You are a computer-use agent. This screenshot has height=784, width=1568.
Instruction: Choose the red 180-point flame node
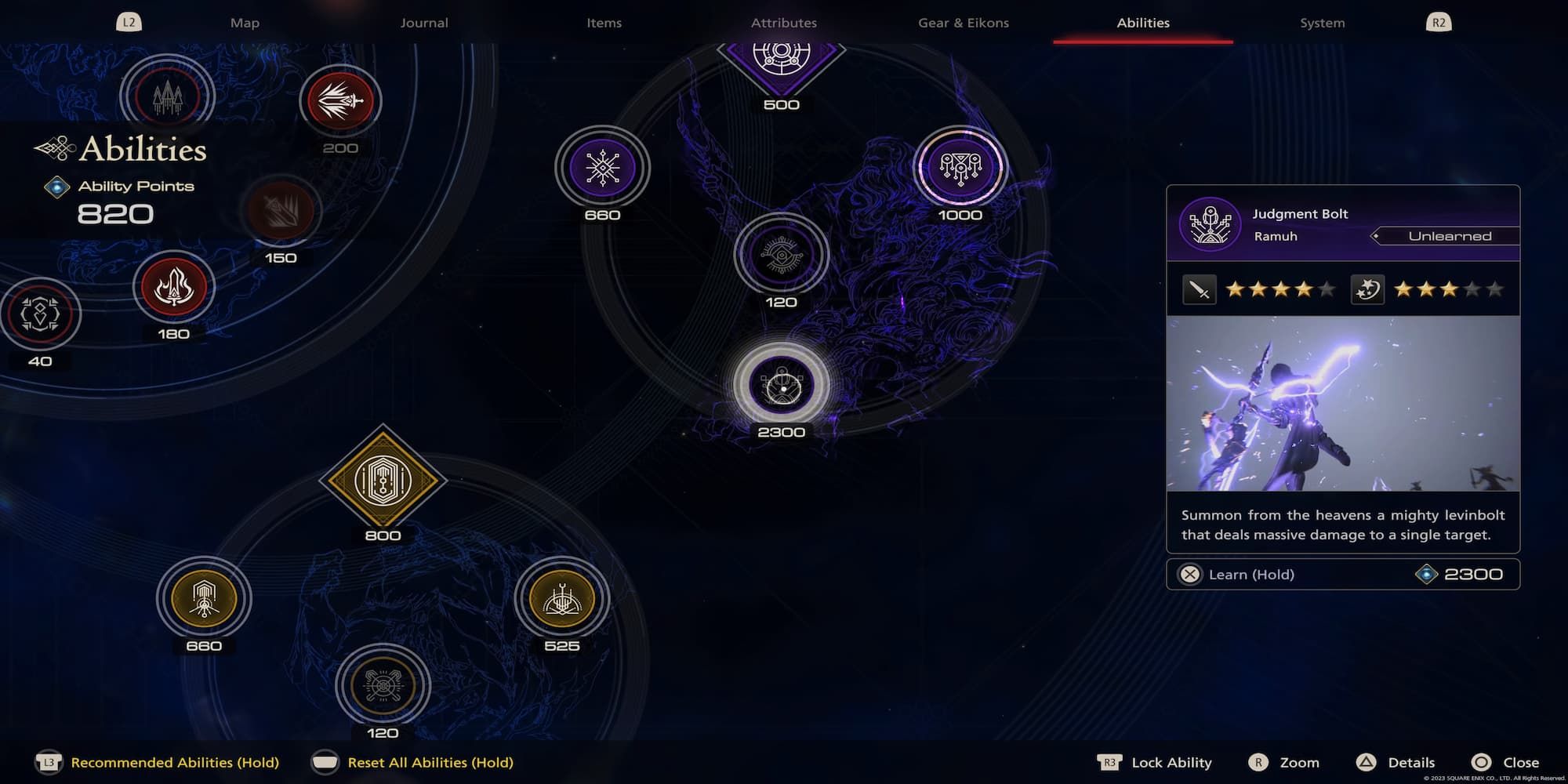[x=173, y=287]
